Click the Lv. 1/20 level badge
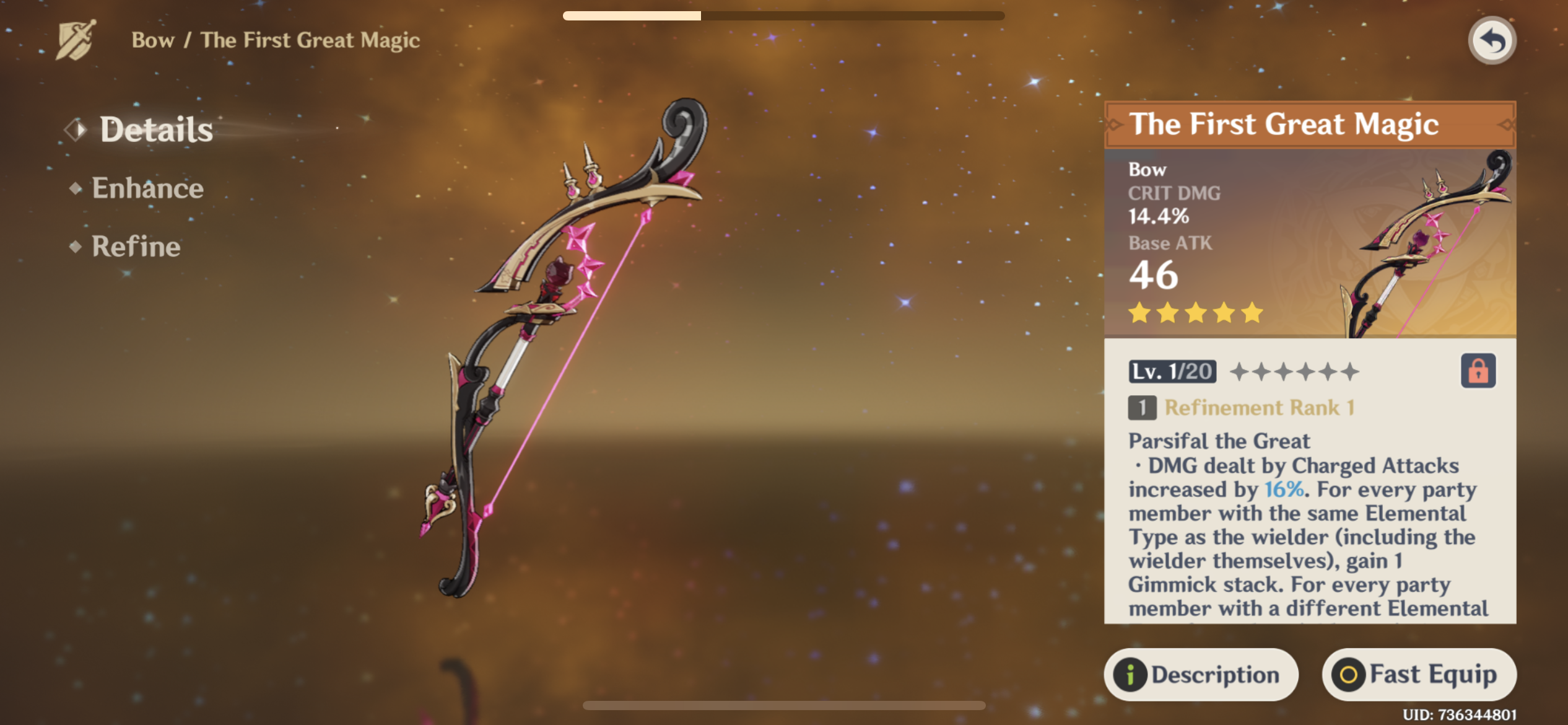 (x=1172, y=371)
